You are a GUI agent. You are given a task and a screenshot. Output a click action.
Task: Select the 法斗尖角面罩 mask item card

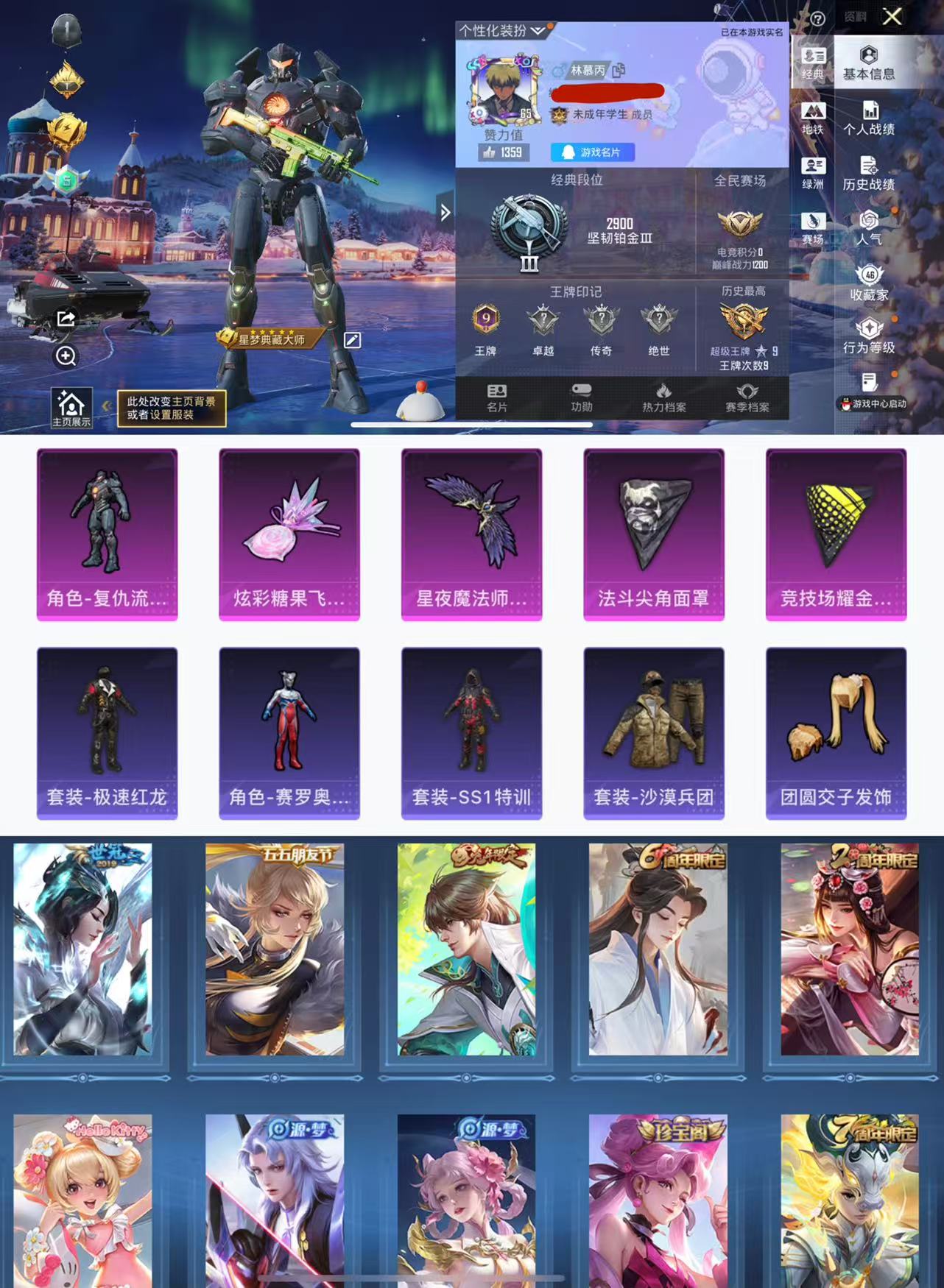(x=653, y=534)
